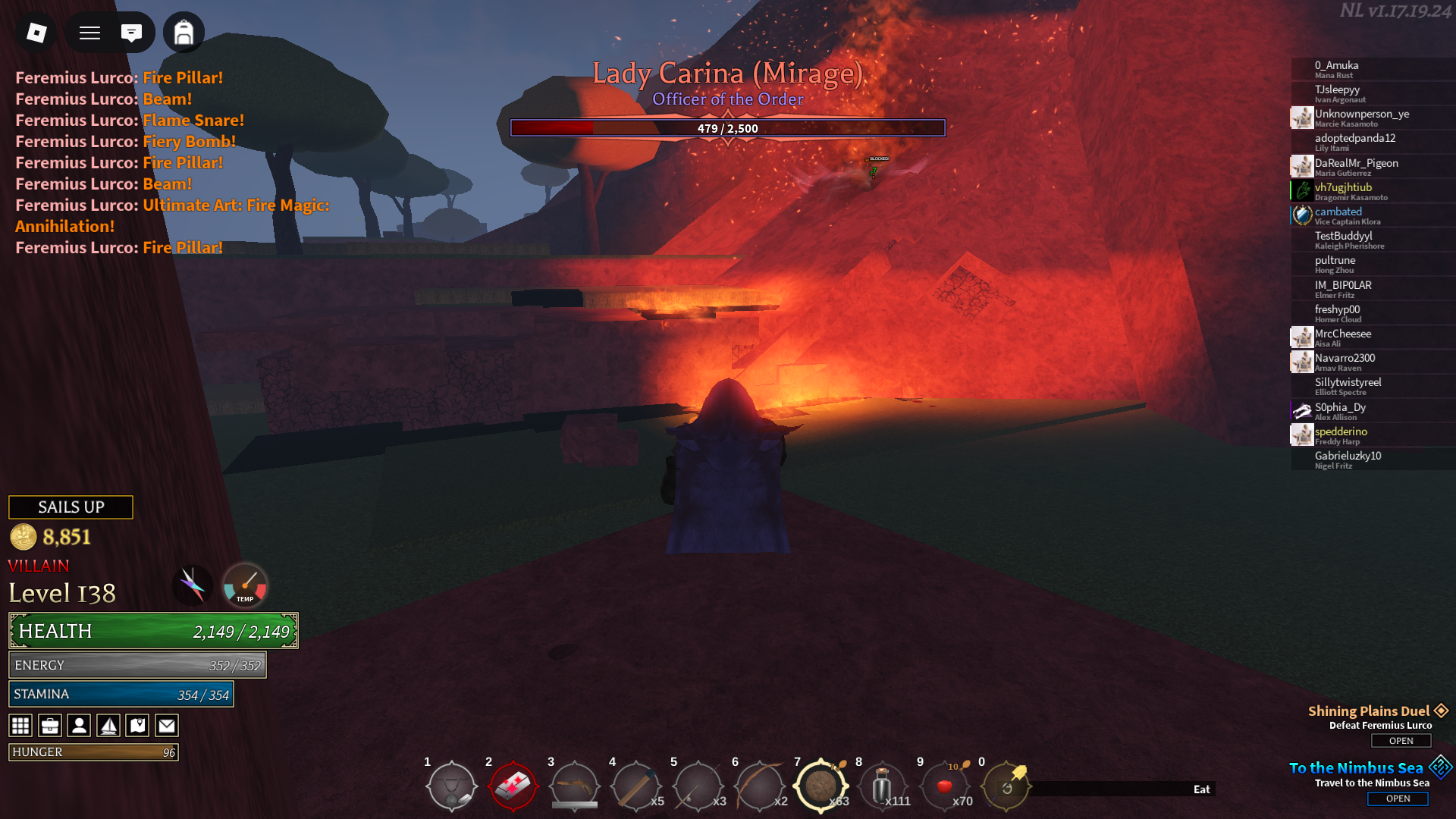This screenshot has height=819, width=1456.
Task: Select the bow hotbar slot
Action: click(x=759, y=786)
